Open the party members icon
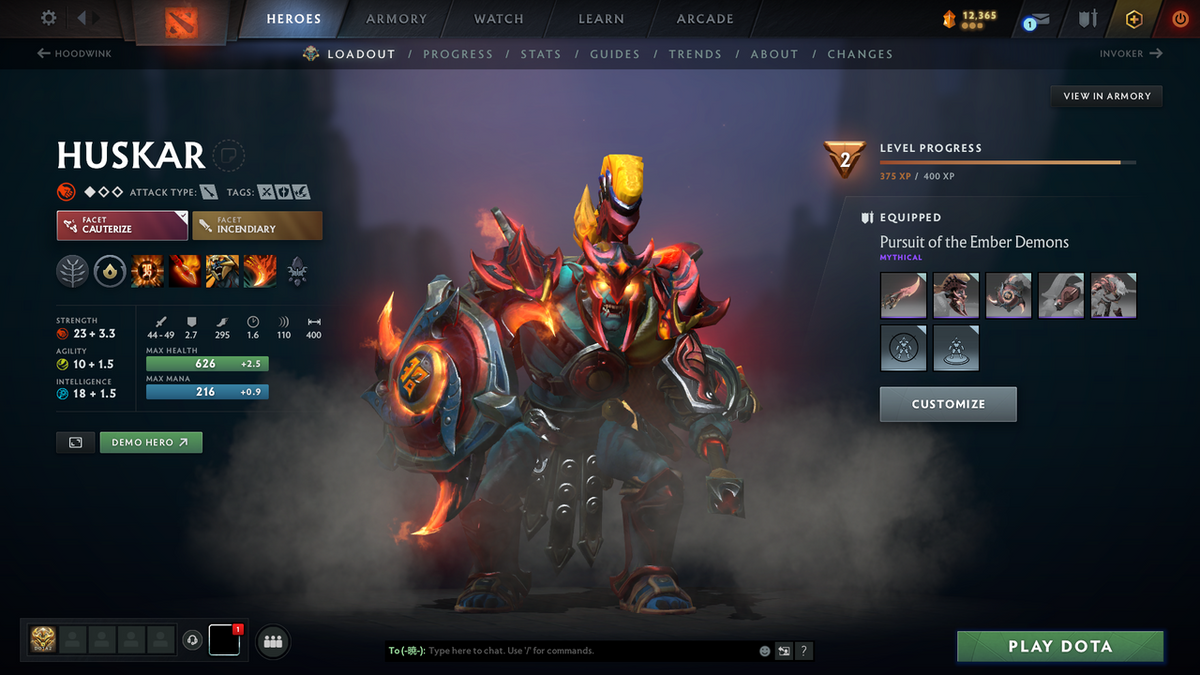The image size is (1200, 675). click(x=273, y=642)
